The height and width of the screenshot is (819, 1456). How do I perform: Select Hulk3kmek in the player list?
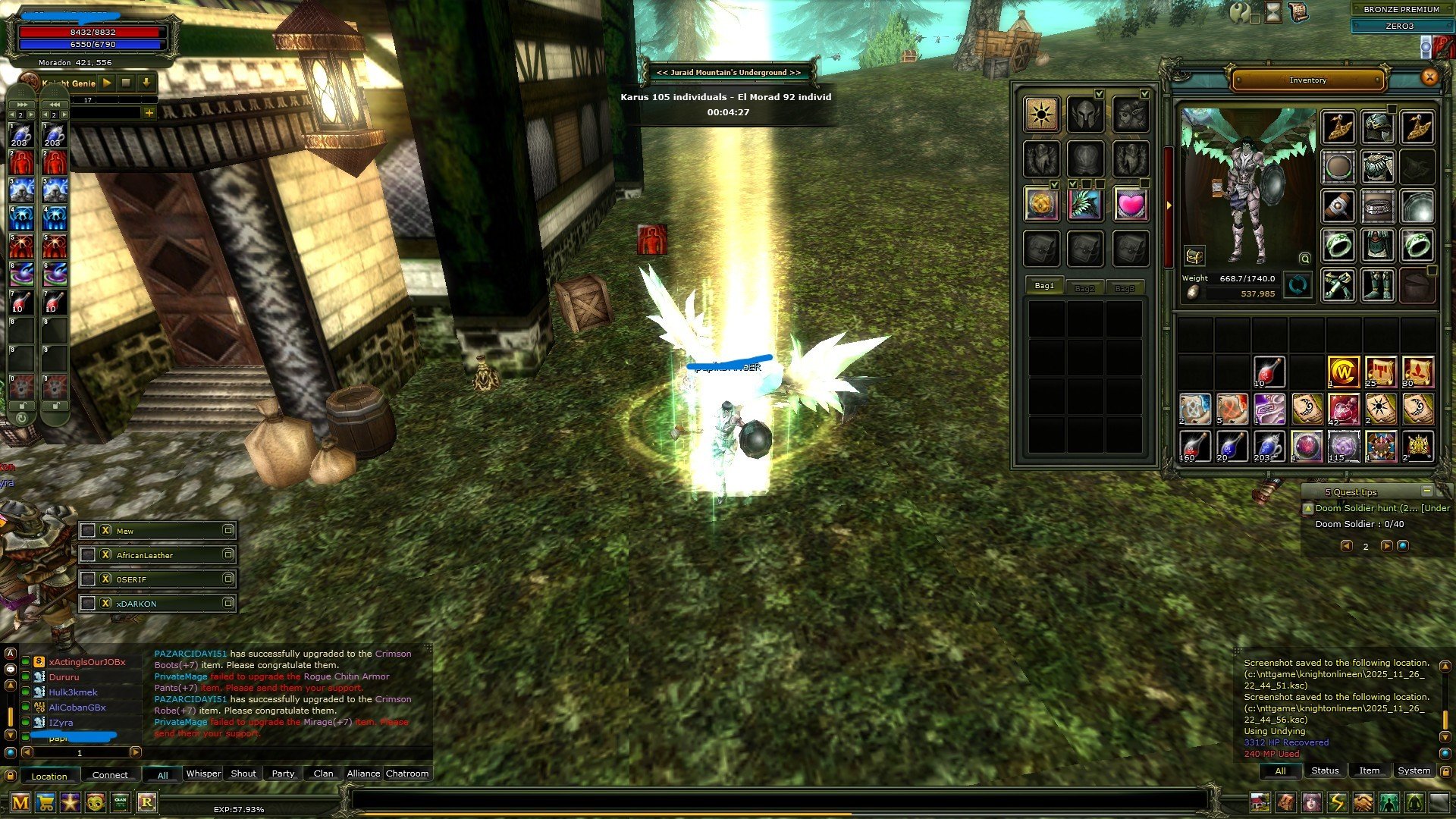click(x=73, y=692)
